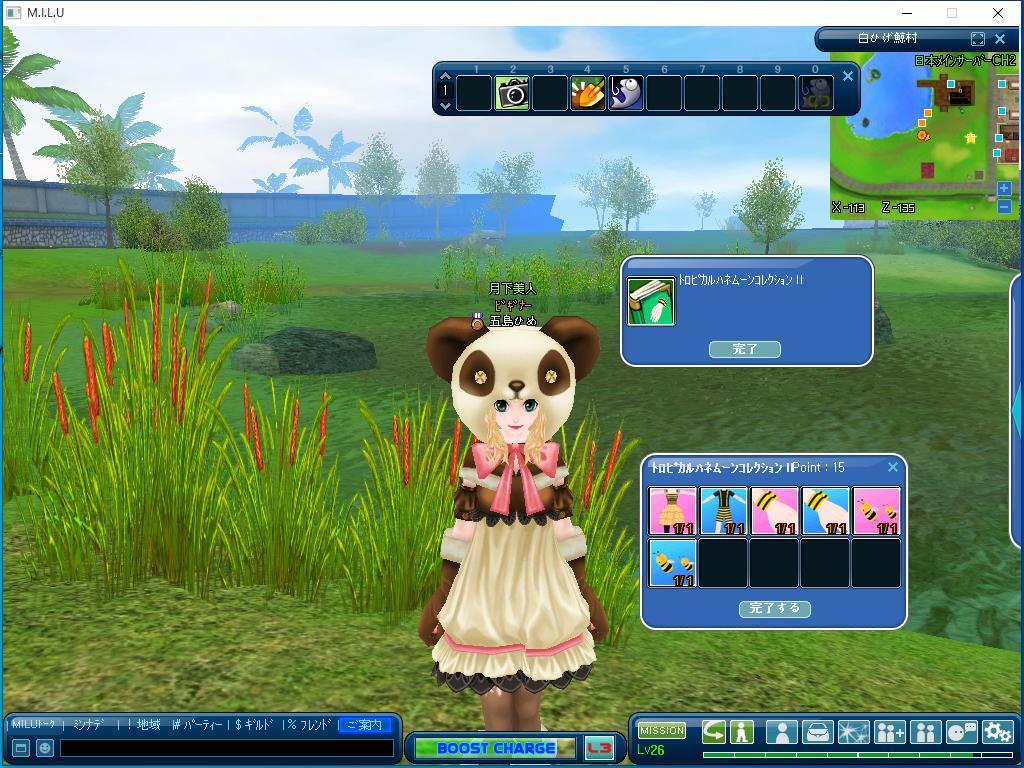
Task: Switch to the ご案内 chat tab
Action: click(364, 724)
